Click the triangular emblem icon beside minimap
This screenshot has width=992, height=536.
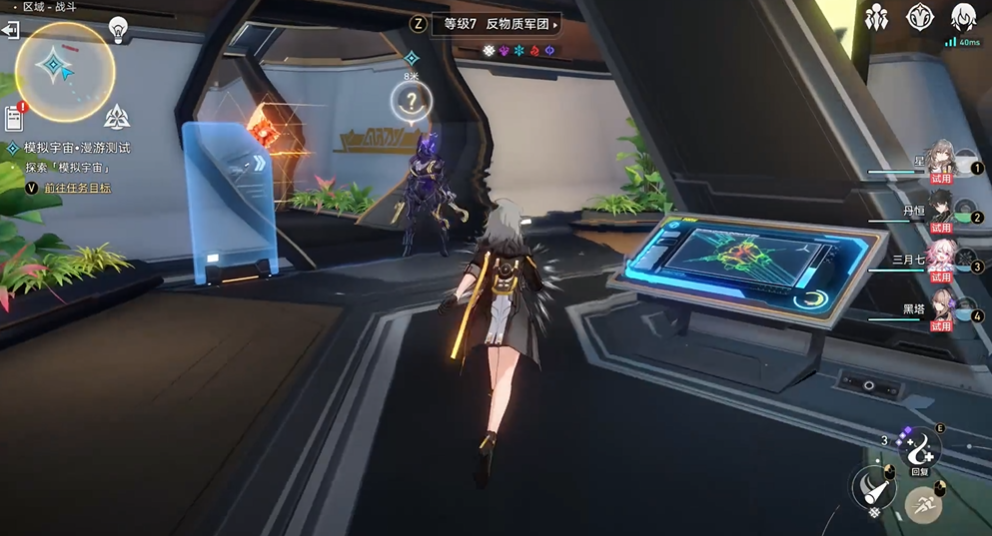coord(117,117)
